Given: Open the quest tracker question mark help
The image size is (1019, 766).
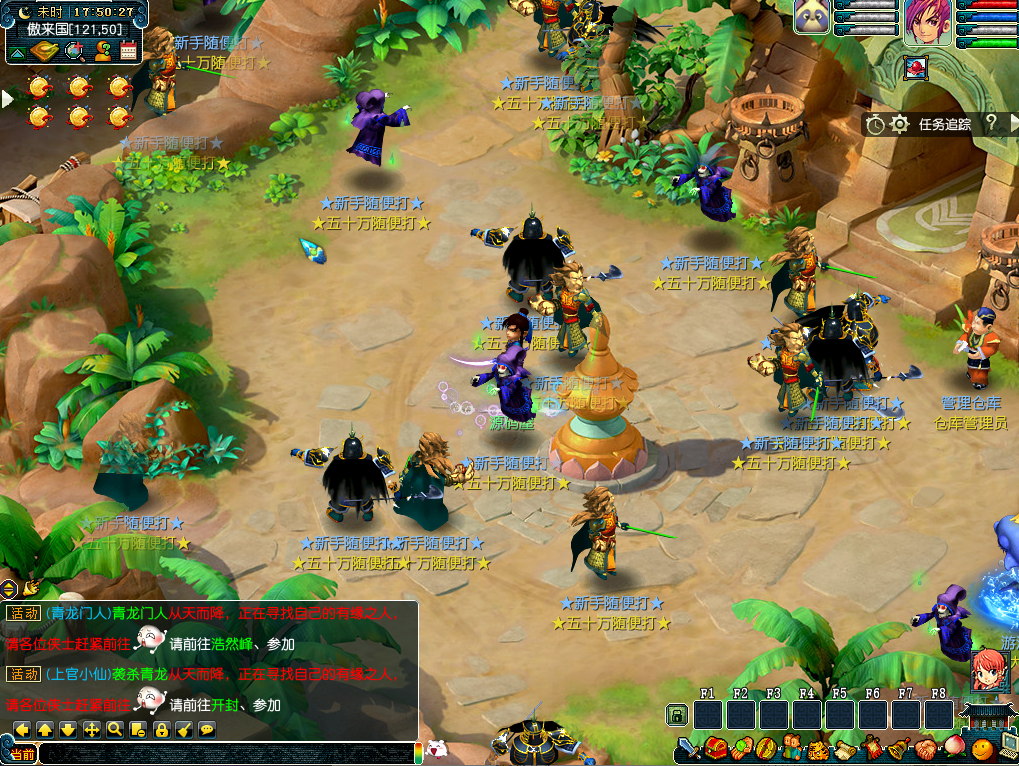Looking at the screenshot, I should click(990, 123).
